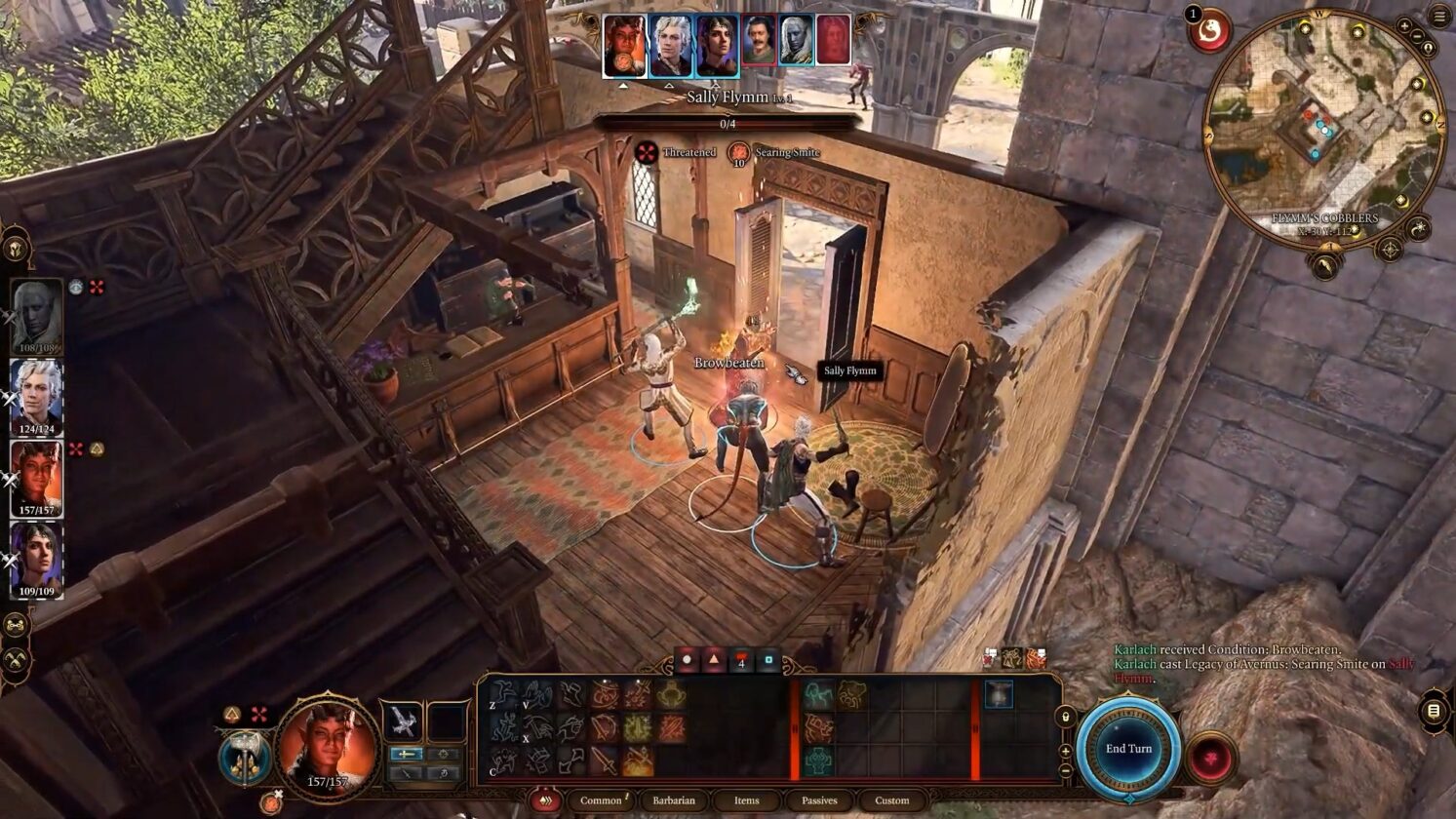This screenshot has width=1456, height=819.
Task: Select the Custom hotbar tab
Action: (x=891, y=800)
